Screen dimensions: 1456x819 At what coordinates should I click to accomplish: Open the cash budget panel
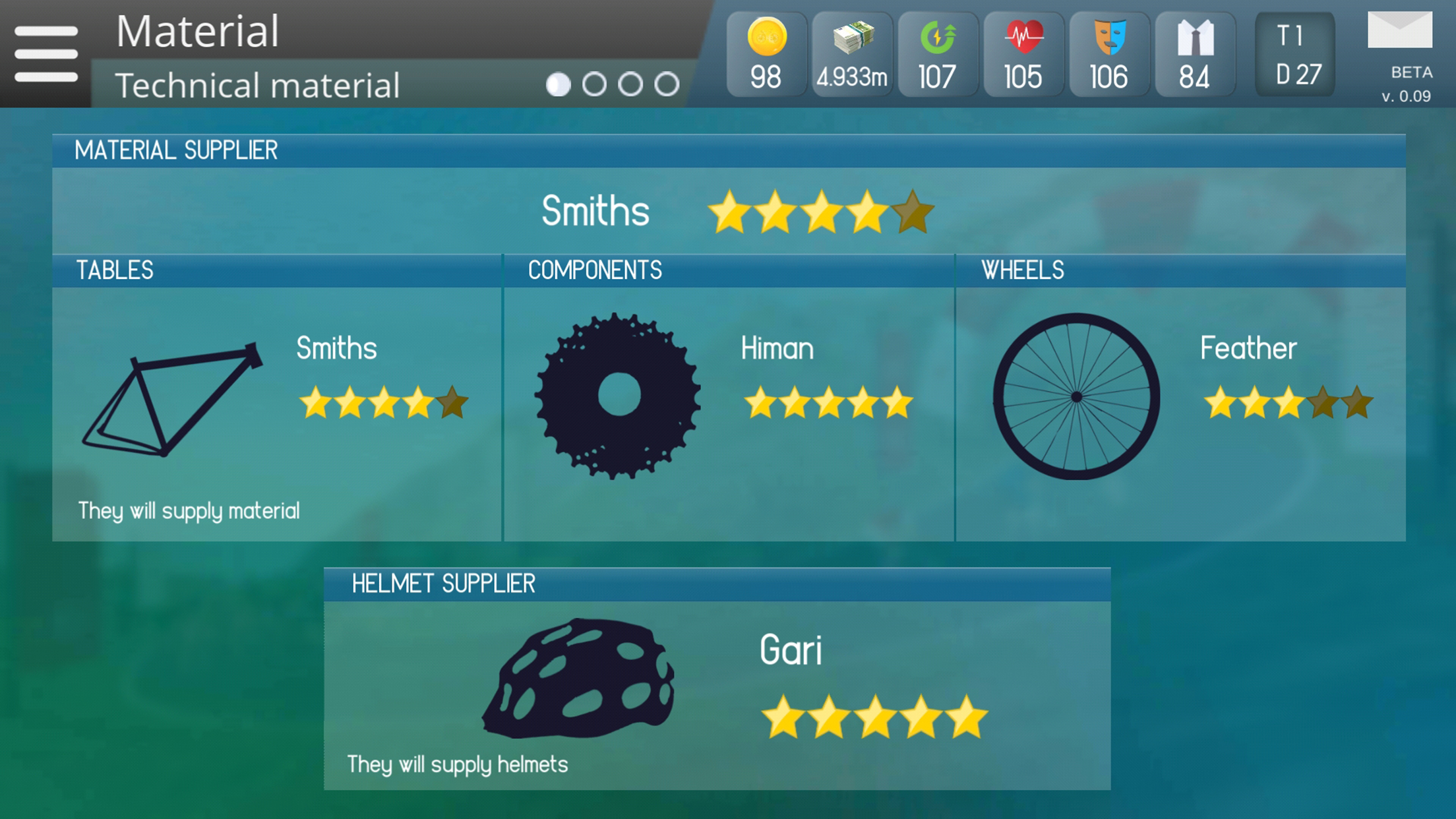(852, 54)
